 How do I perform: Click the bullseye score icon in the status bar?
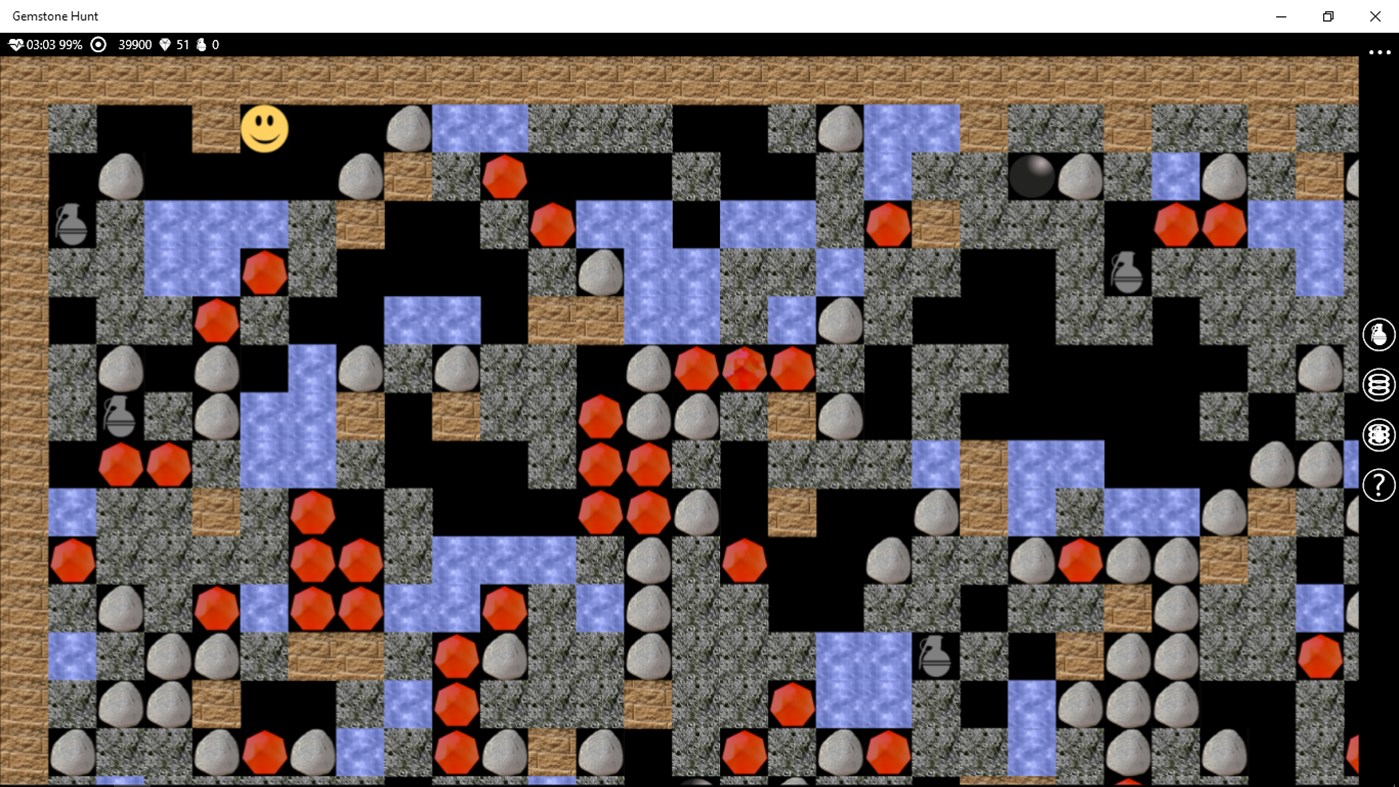point(97,44)
